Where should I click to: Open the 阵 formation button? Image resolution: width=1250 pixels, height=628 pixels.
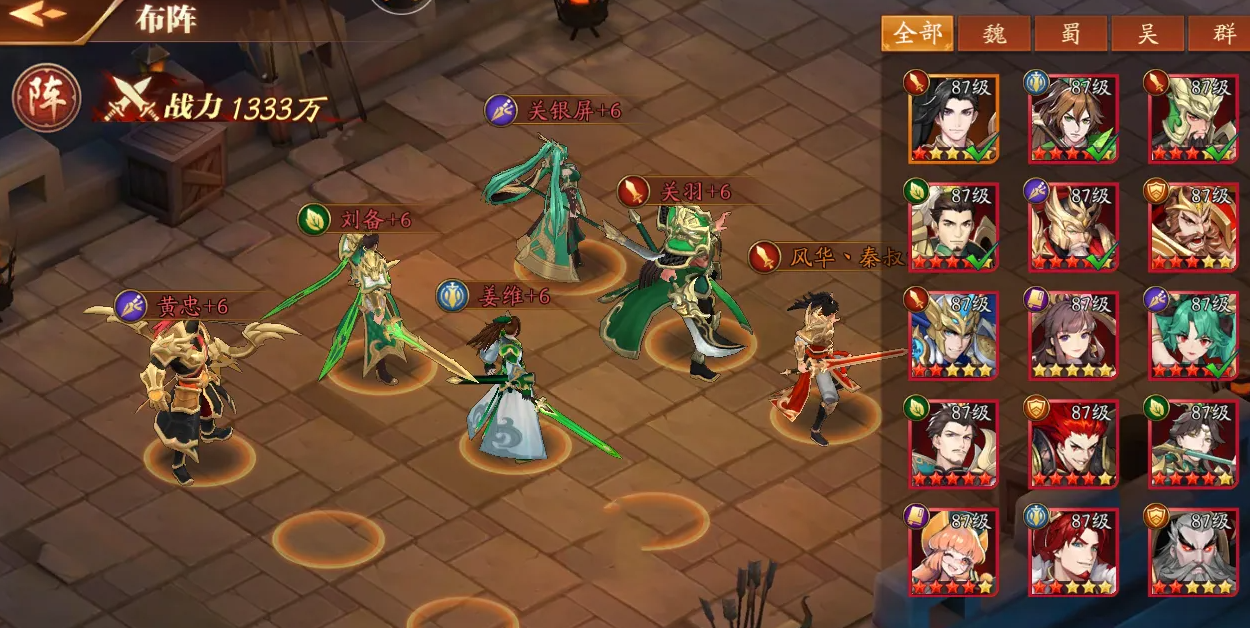39,103
